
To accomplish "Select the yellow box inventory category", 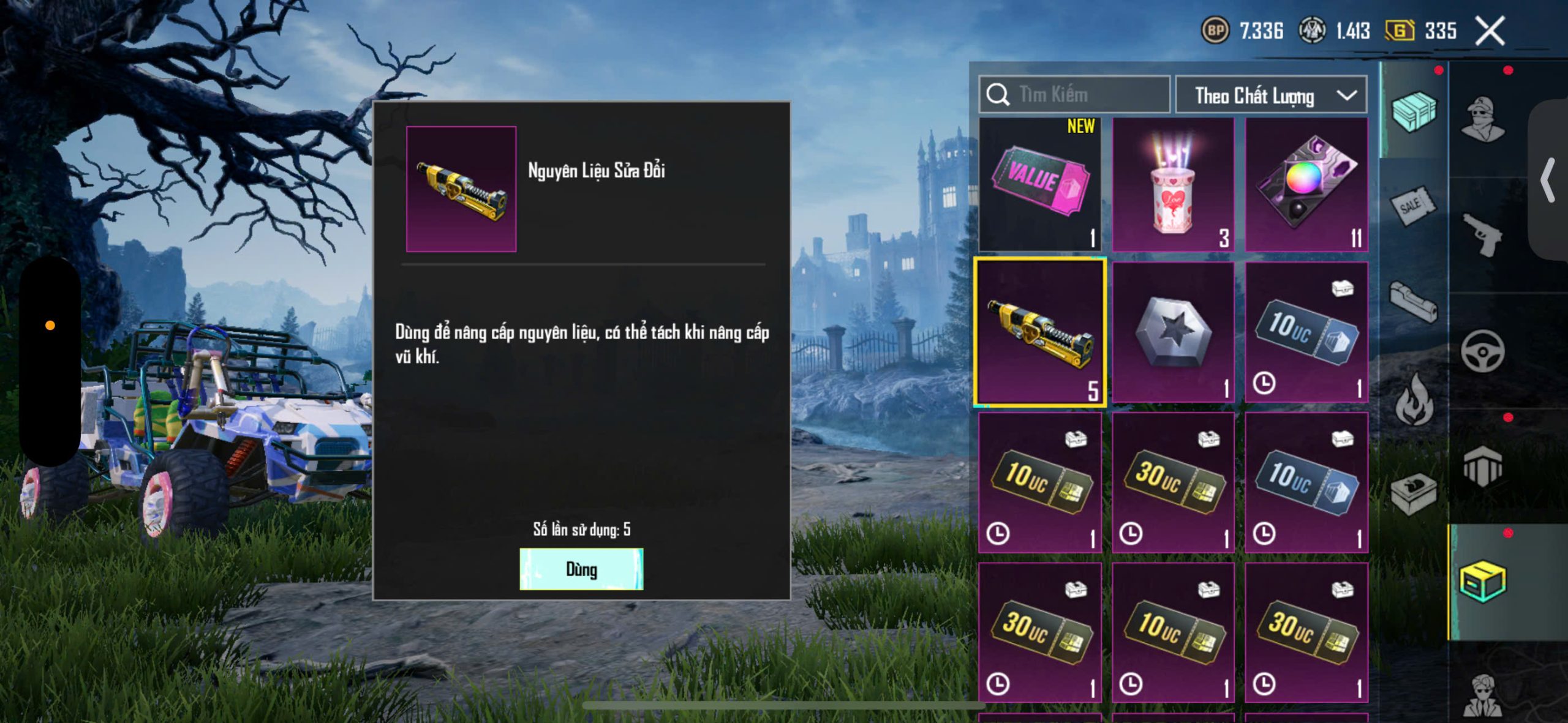I will pyautogui.click(x=1482, y=581).
